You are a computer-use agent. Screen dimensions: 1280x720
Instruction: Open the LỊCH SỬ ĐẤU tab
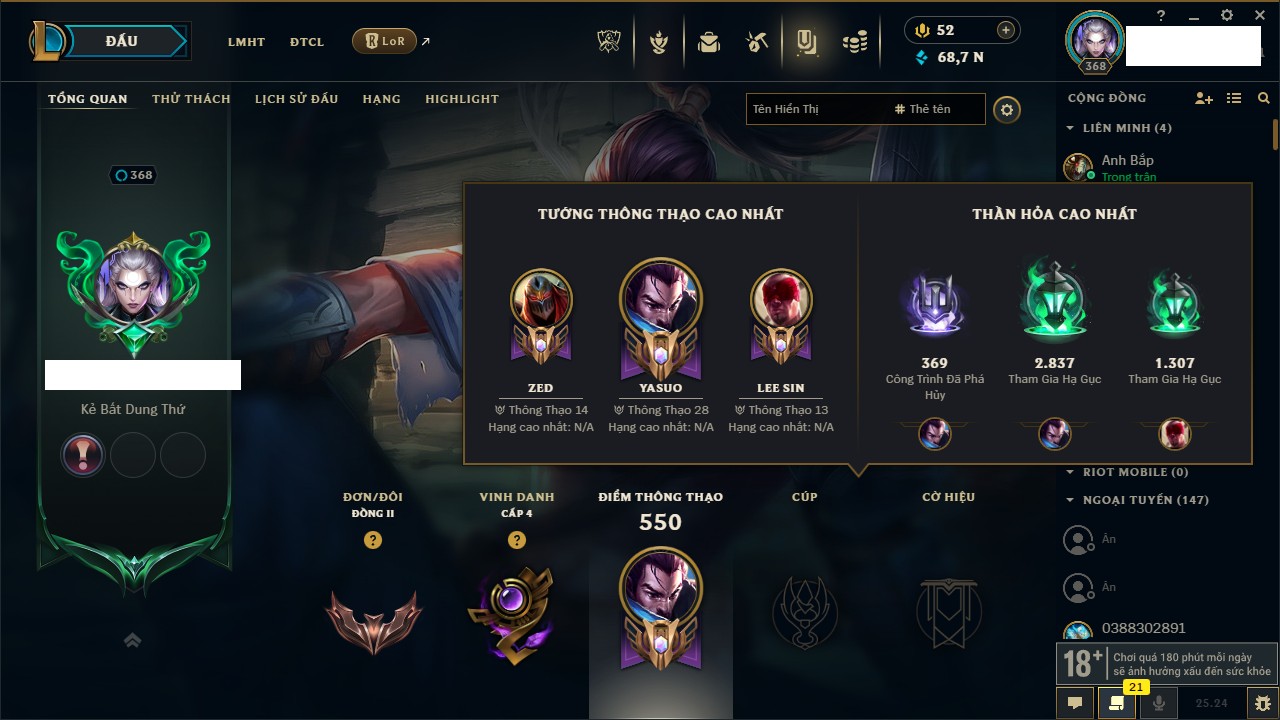click(x=296, y=99)
